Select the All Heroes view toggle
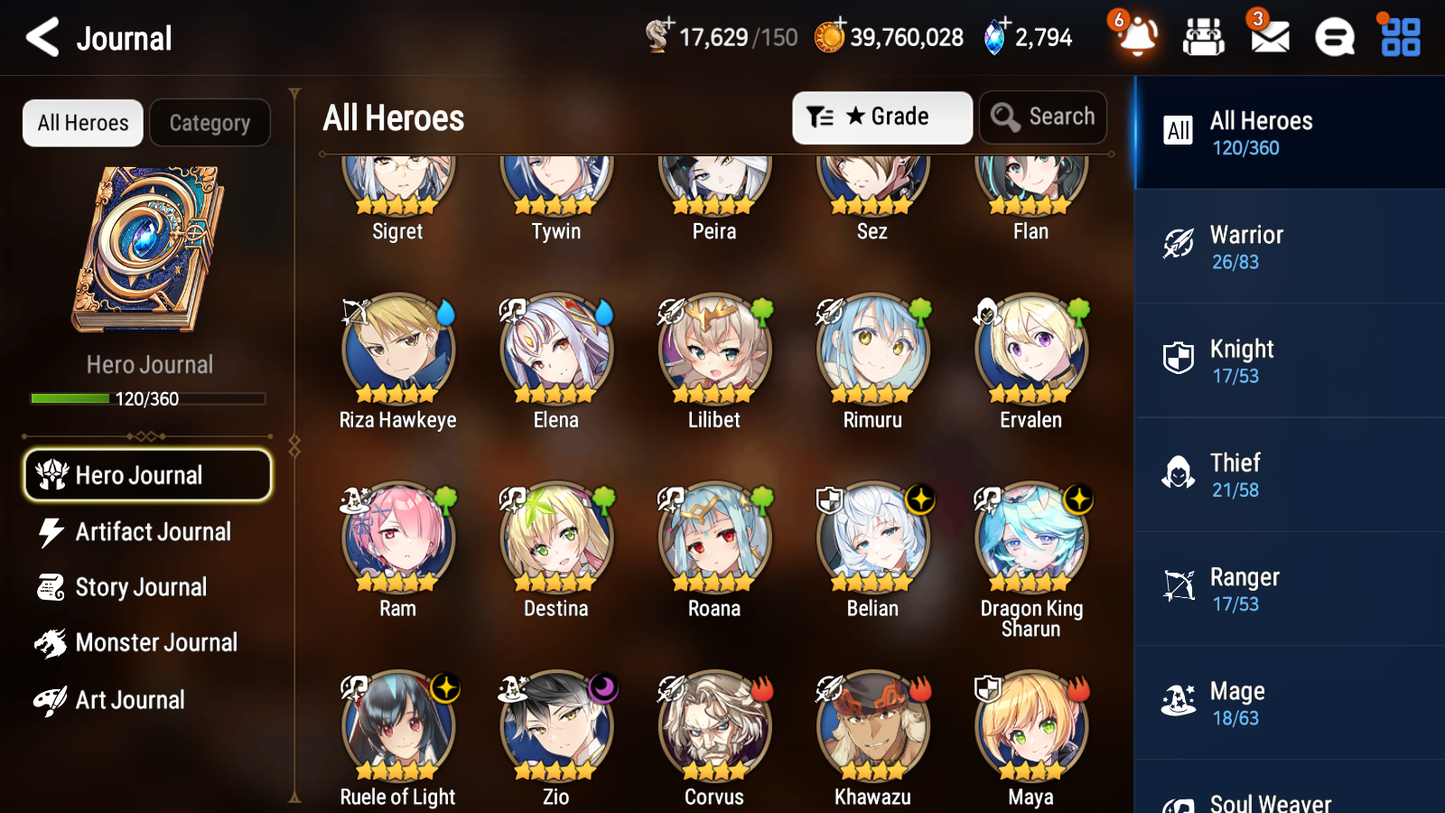 [82, 122]
